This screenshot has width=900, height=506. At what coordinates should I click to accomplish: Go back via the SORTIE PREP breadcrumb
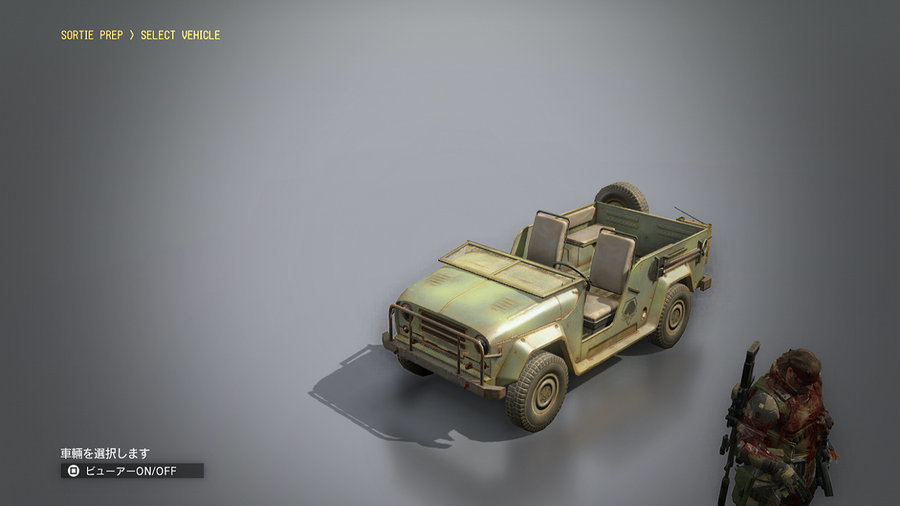click(92, 35)
